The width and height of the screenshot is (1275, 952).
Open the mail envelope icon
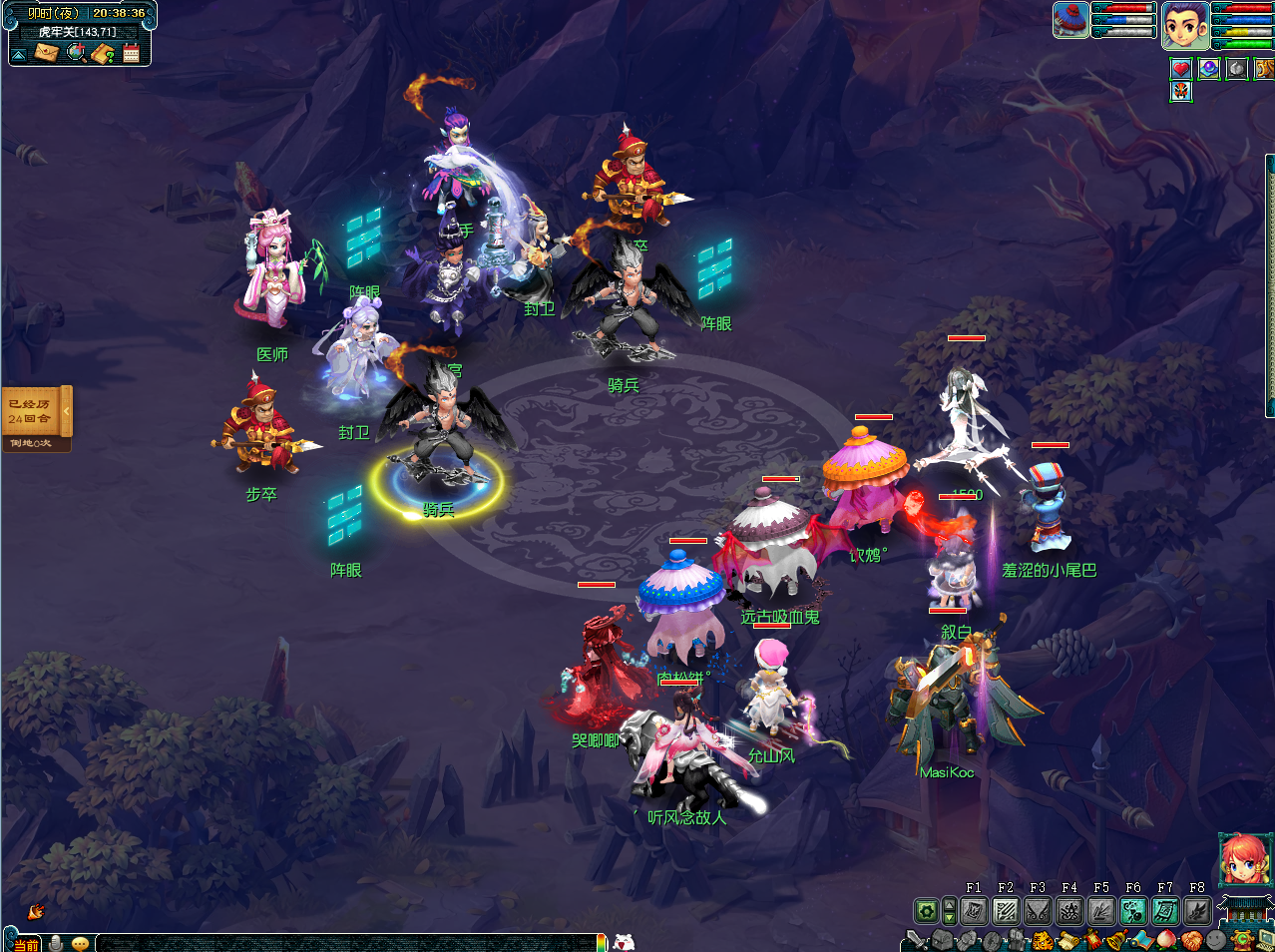tap(46, 52)
